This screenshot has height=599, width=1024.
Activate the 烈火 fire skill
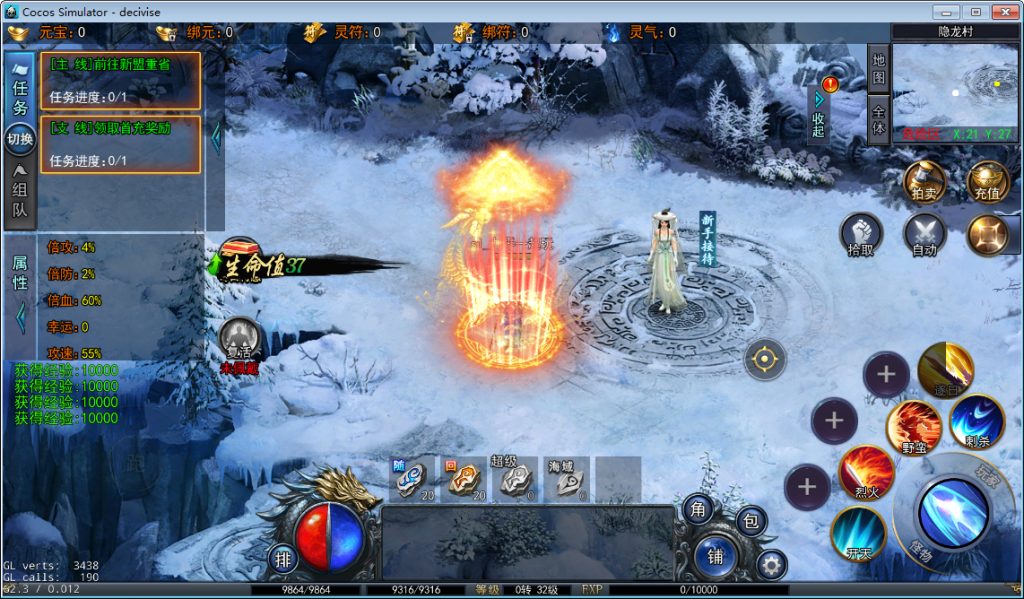(865, 472)
